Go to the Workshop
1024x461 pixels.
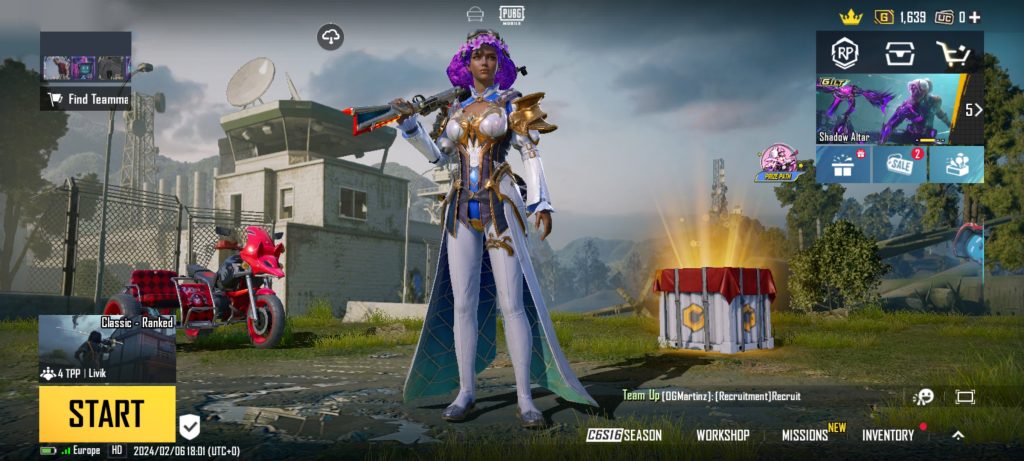[x=723, y=435]
